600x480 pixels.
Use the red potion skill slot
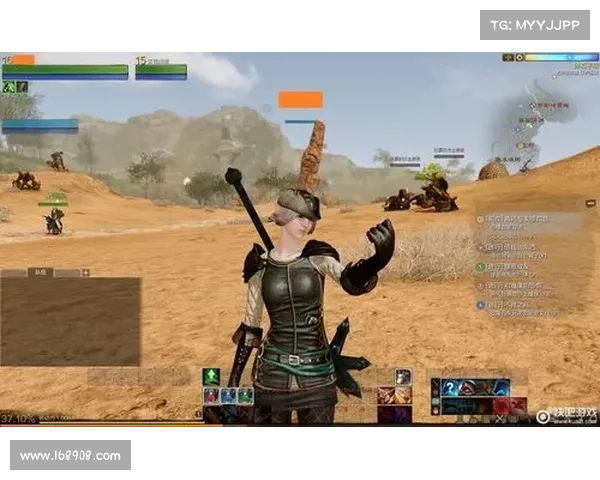(211, 396)
